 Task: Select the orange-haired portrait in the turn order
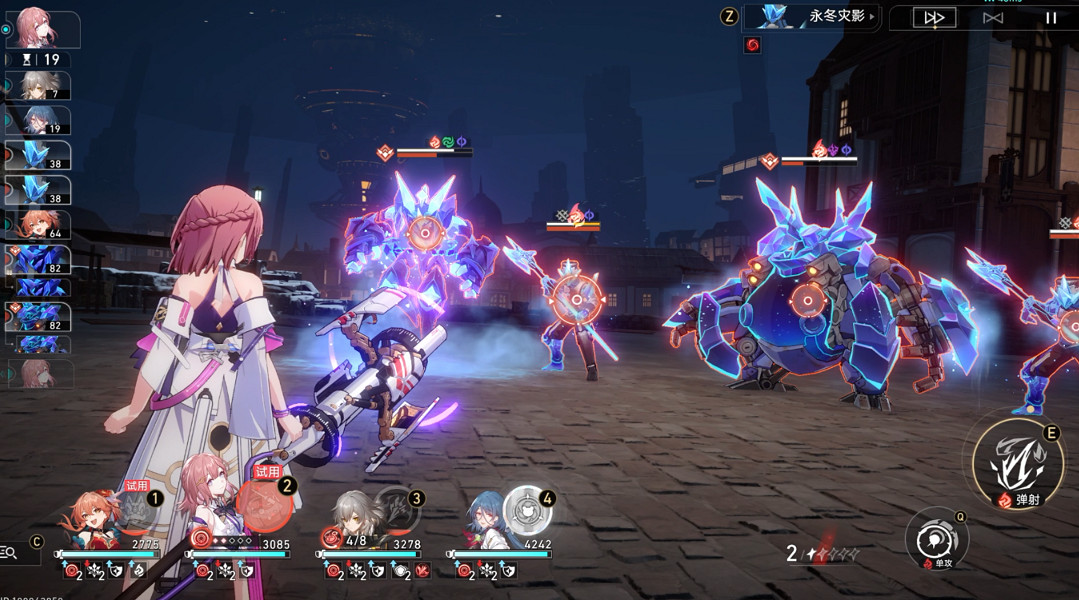pyautogui.click(x=40, y=224)
